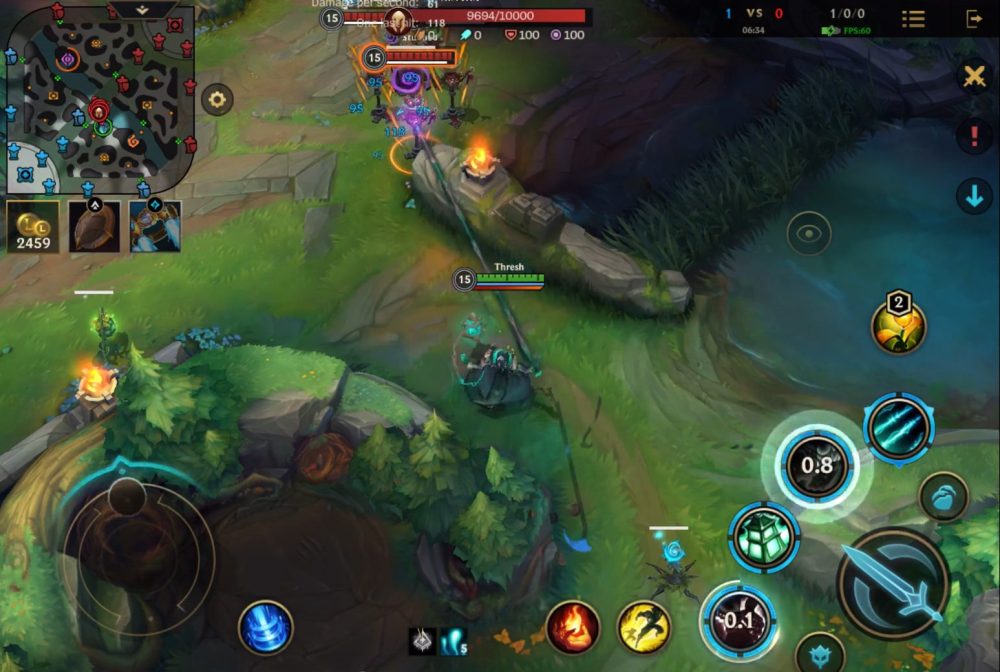Use the yellow Flash summoner spell
1000x672 pixels.
[x=643, y=628]
